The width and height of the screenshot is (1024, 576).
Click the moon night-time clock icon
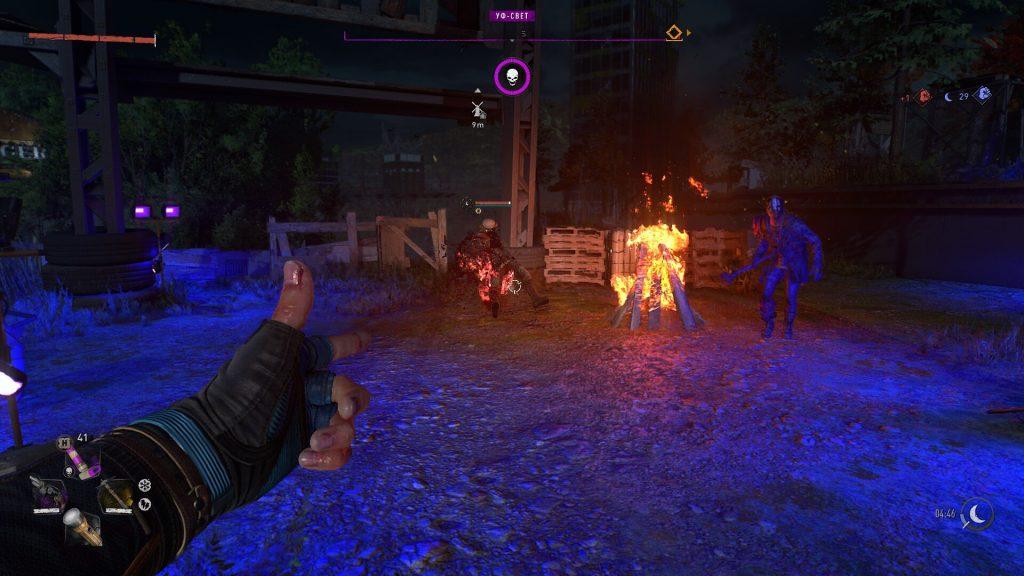[x=977, y=513]
